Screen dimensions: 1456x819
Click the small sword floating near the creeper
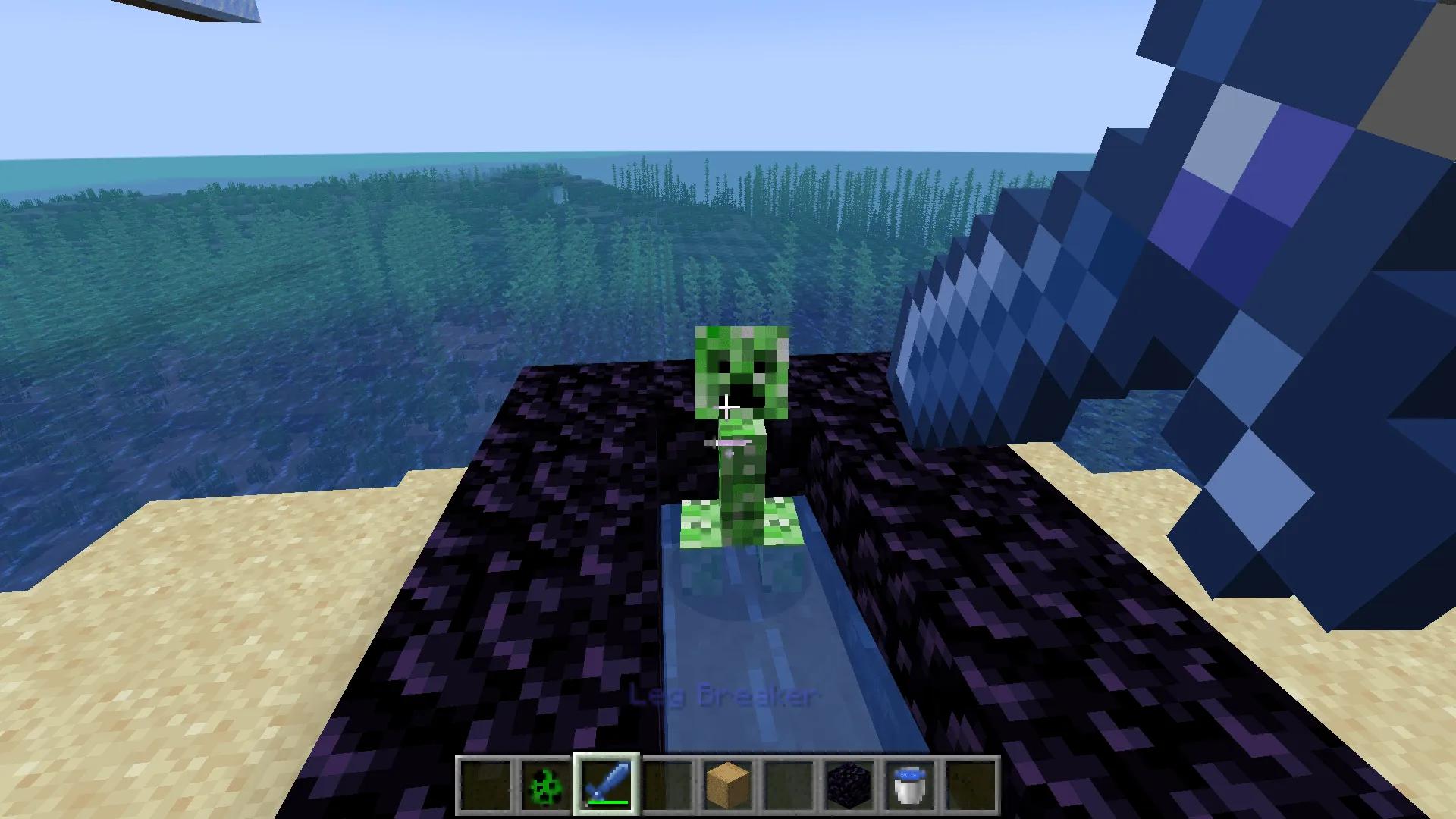728,444
